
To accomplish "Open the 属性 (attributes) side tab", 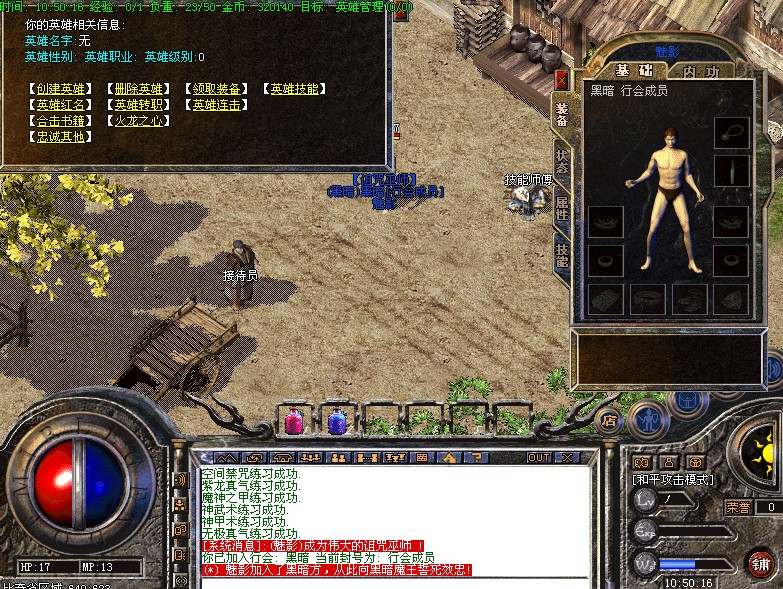I will click(x=562, y=208).
